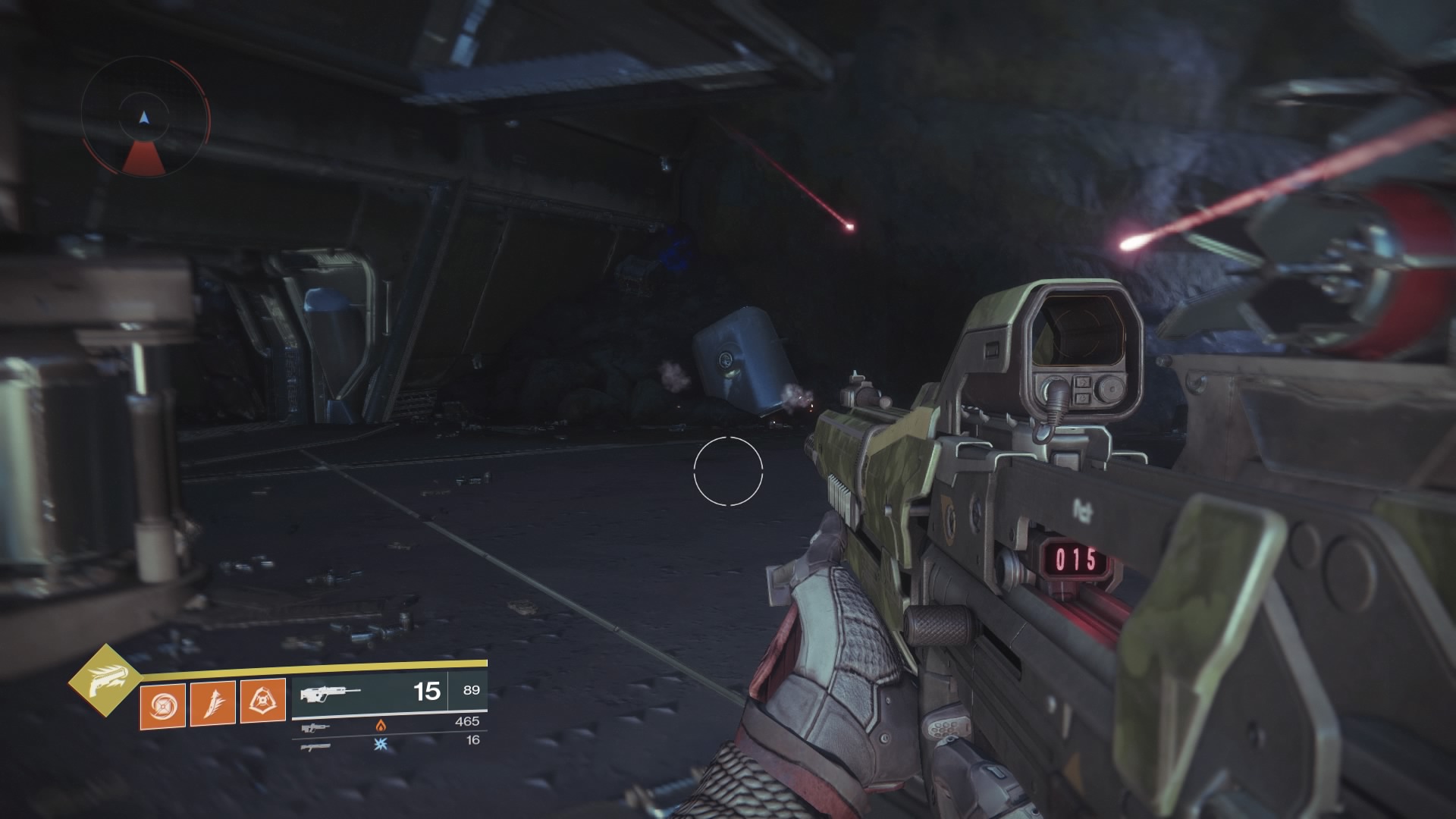Viewport: 1456px width, 819px height.
Task: Select the swirl grenade ability icon
Action: coord(162,703)
